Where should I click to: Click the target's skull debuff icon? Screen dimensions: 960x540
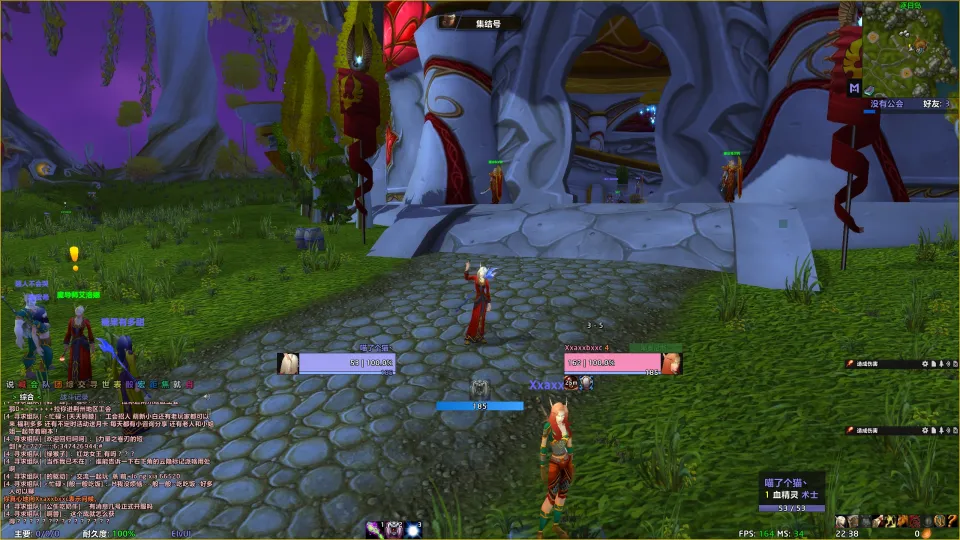coord(586,383)
